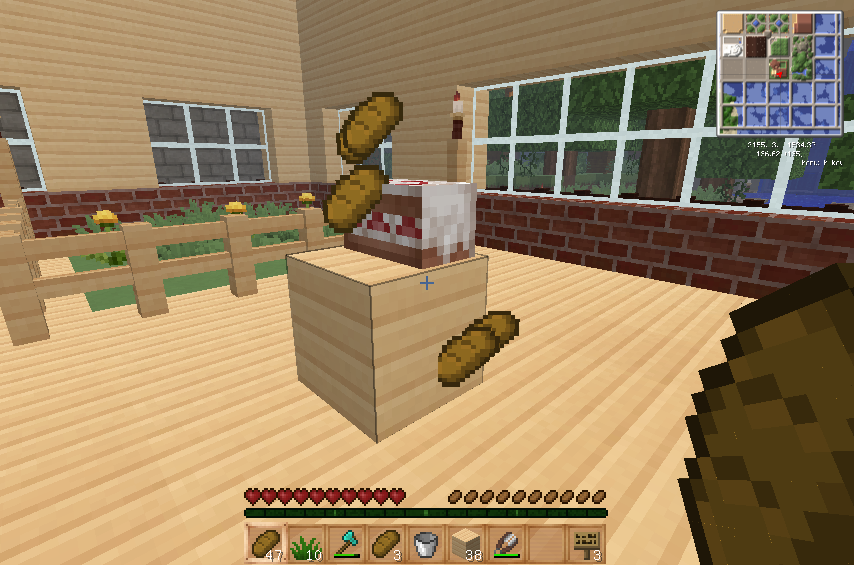This screenshot has height=565, width=854.
Task: Select the wooden planks stack
Action: (466, 543)
